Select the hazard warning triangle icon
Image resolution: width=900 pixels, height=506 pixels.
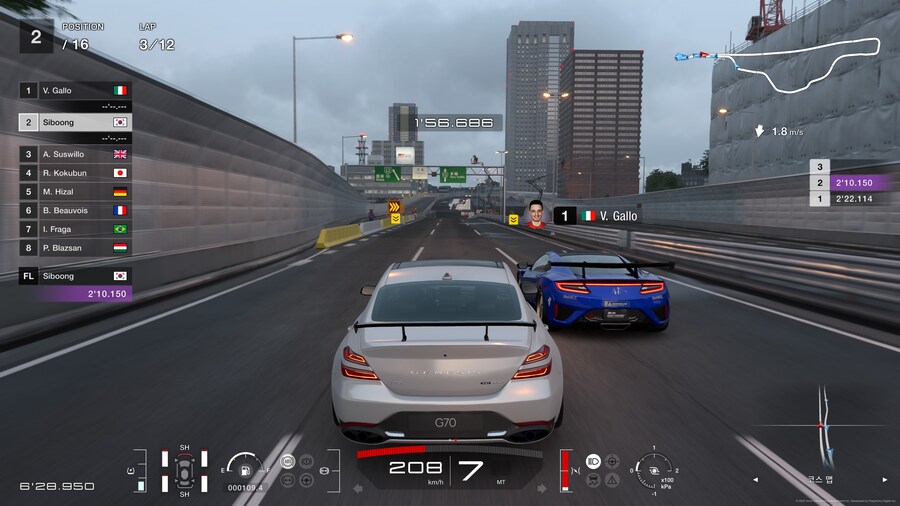pyautogui.click(x=612, y=480)
